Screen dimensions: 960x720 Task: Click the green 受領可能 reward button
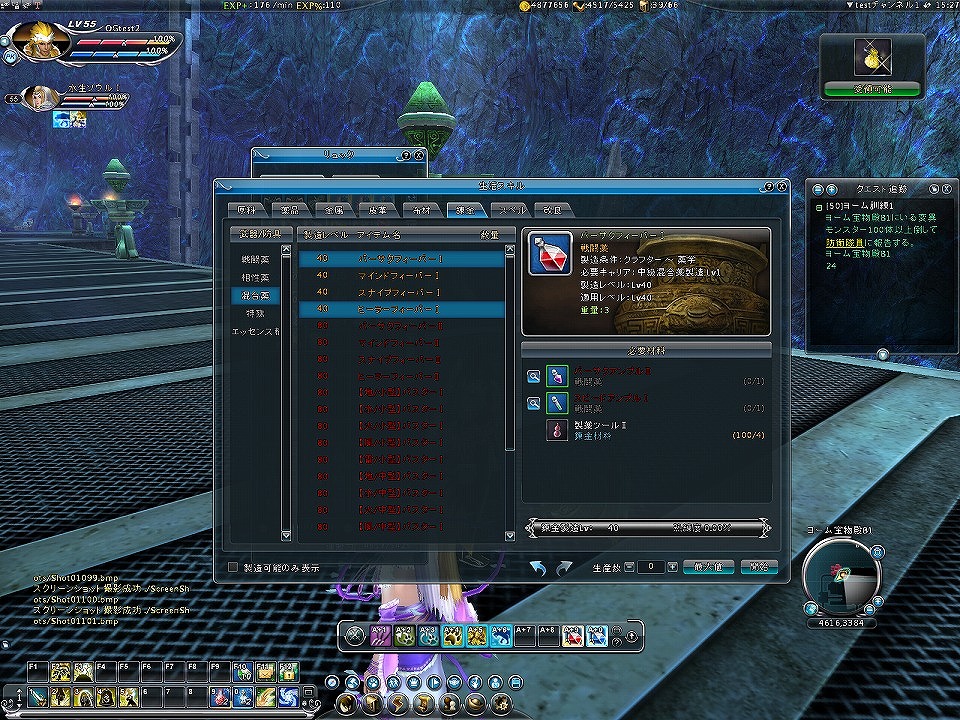(x=871, y=89)
